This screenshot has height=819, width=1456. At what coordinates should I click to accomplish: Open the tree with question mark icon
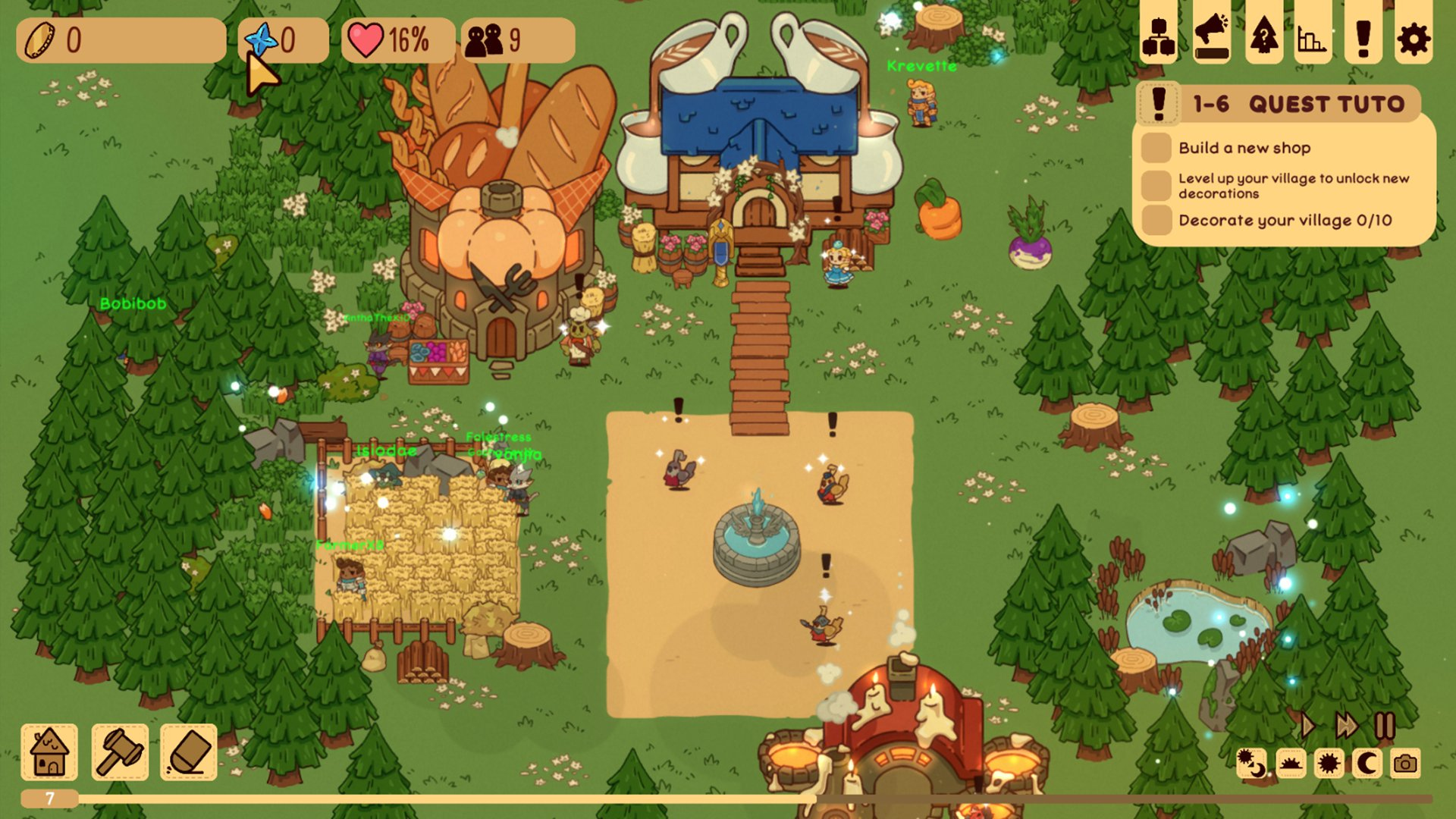(1263, 37)
